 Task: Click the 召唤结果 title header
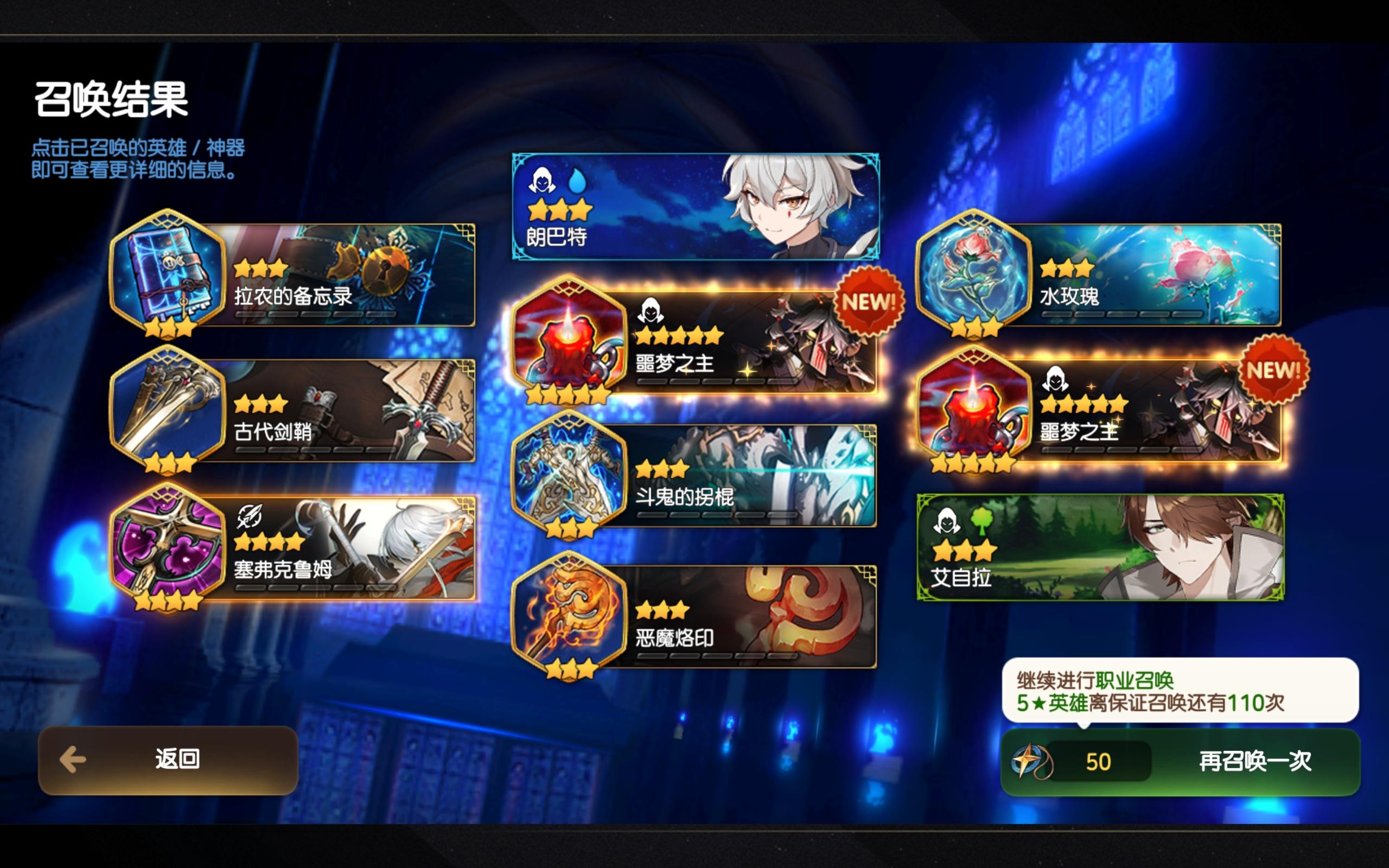[x=112, y=98]
